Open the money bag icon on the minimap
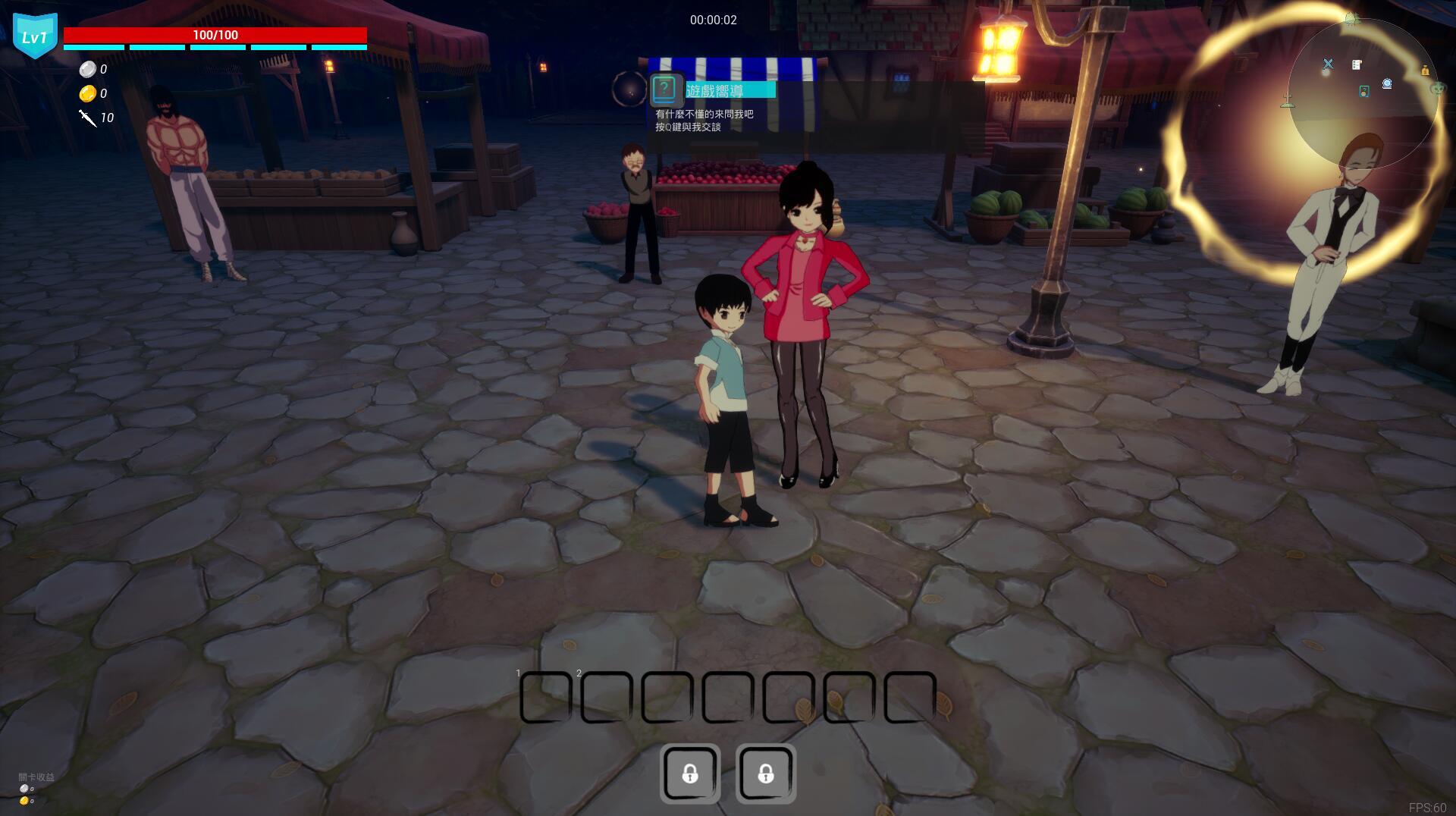1456x816 pixels. pos(1426,71)
